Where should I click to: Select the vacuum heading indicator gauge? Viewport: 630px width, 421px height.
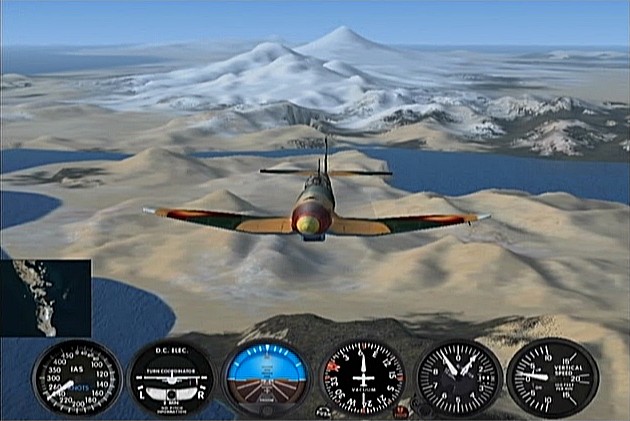click(363, 378)
